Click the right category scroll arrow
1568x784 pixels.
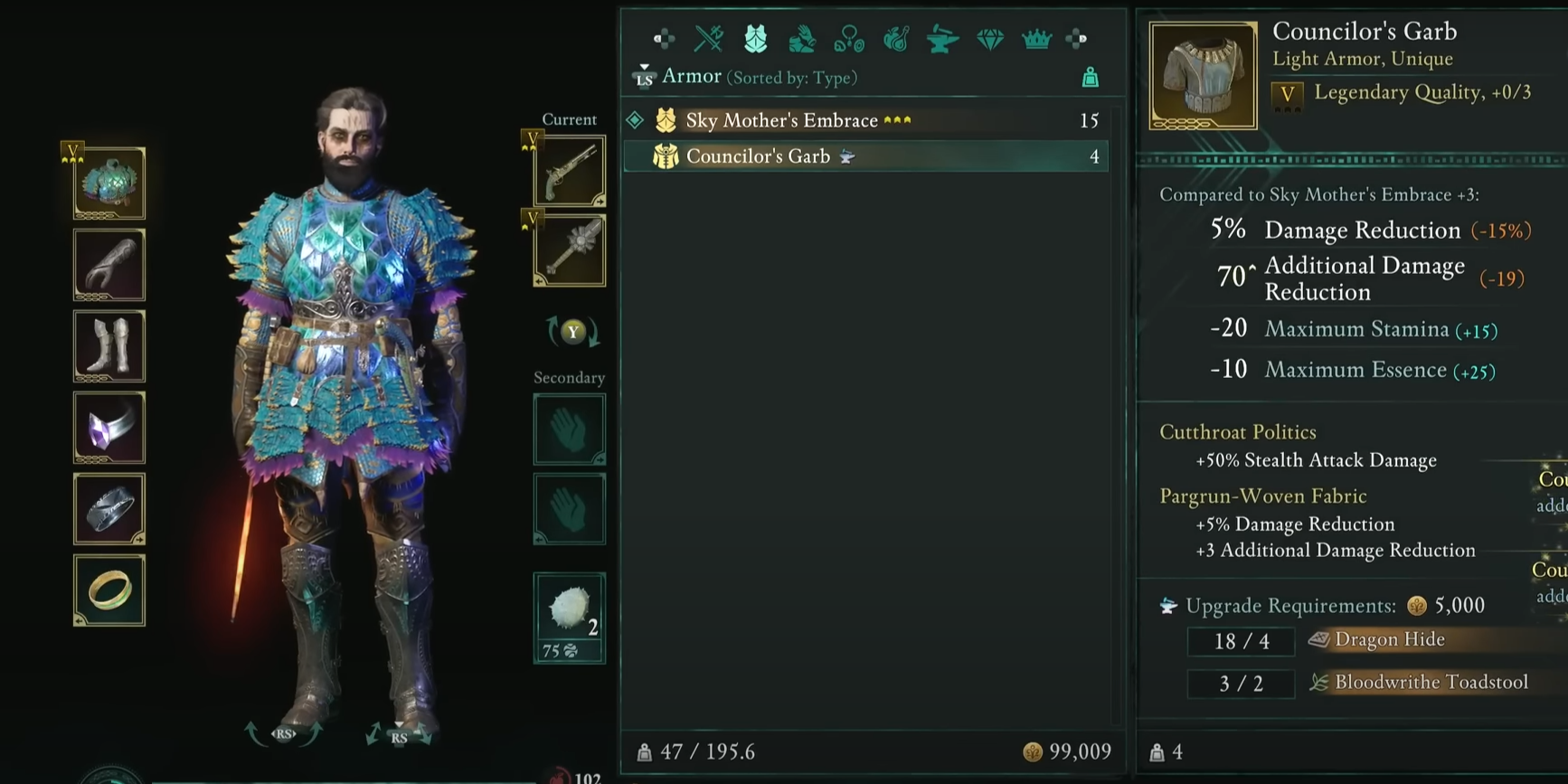click(1076, 39)
